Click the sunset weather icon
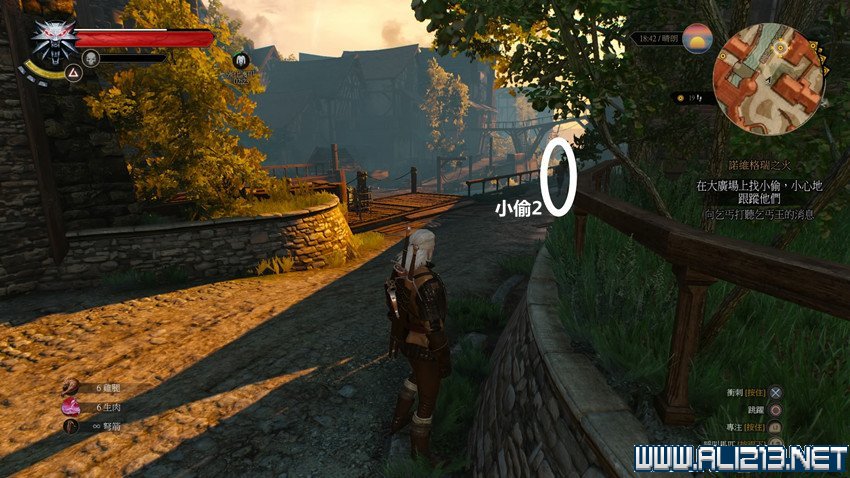 coord(696,39)
